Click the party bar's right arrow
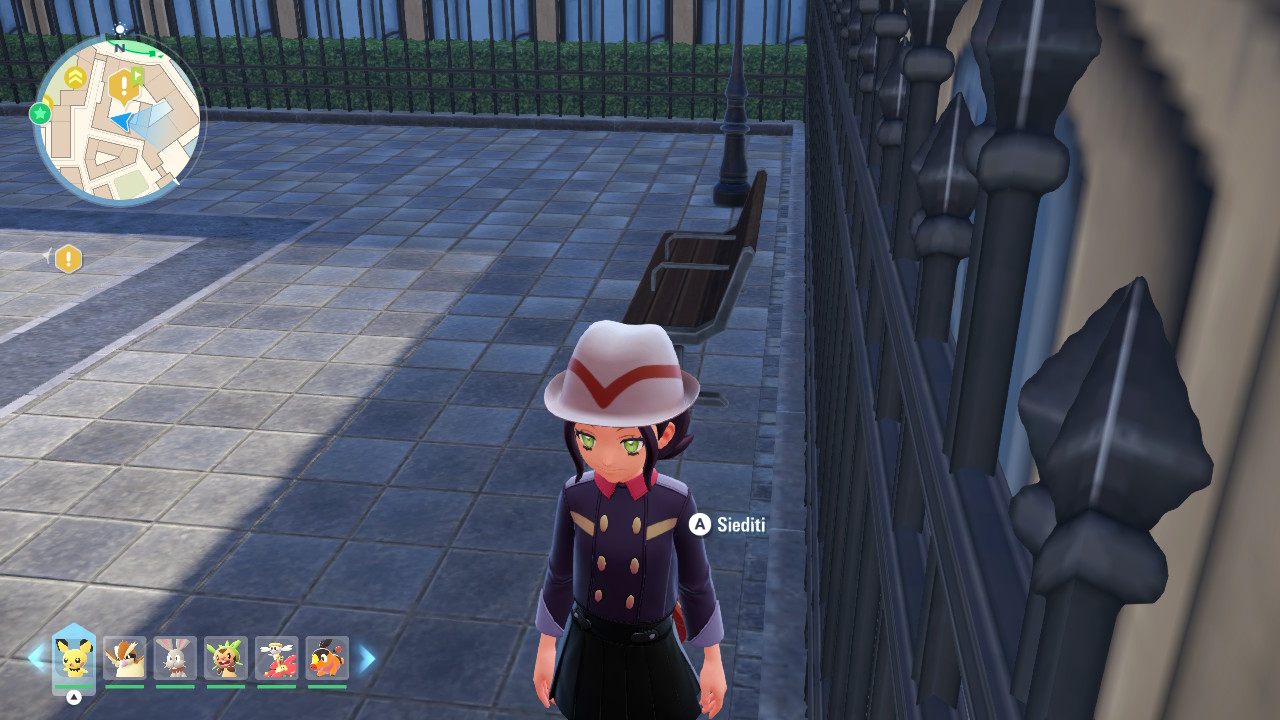 (x=367, y=658)
